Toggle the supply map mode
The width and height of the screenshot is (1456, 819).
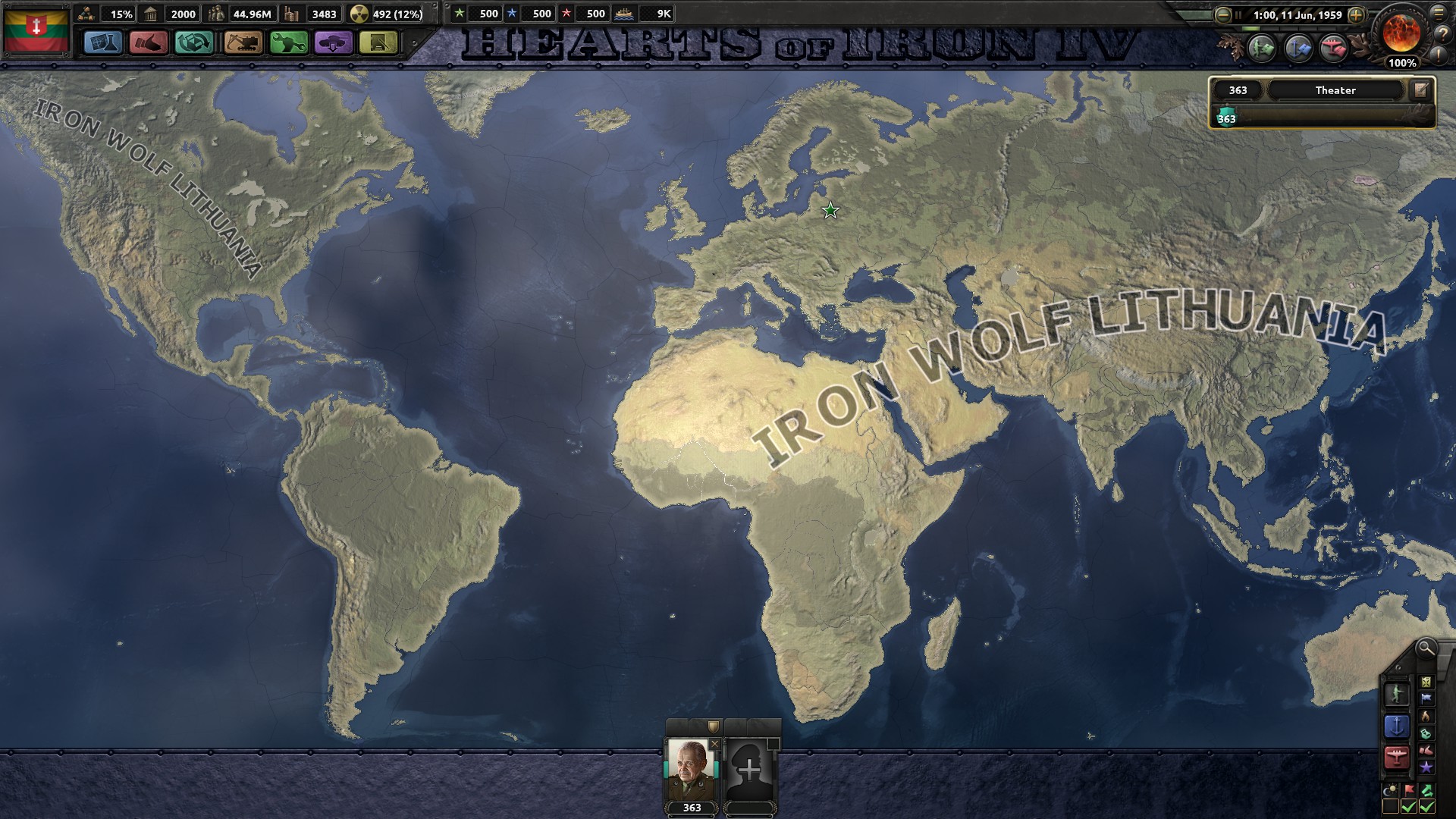(x=1426, y=682)
